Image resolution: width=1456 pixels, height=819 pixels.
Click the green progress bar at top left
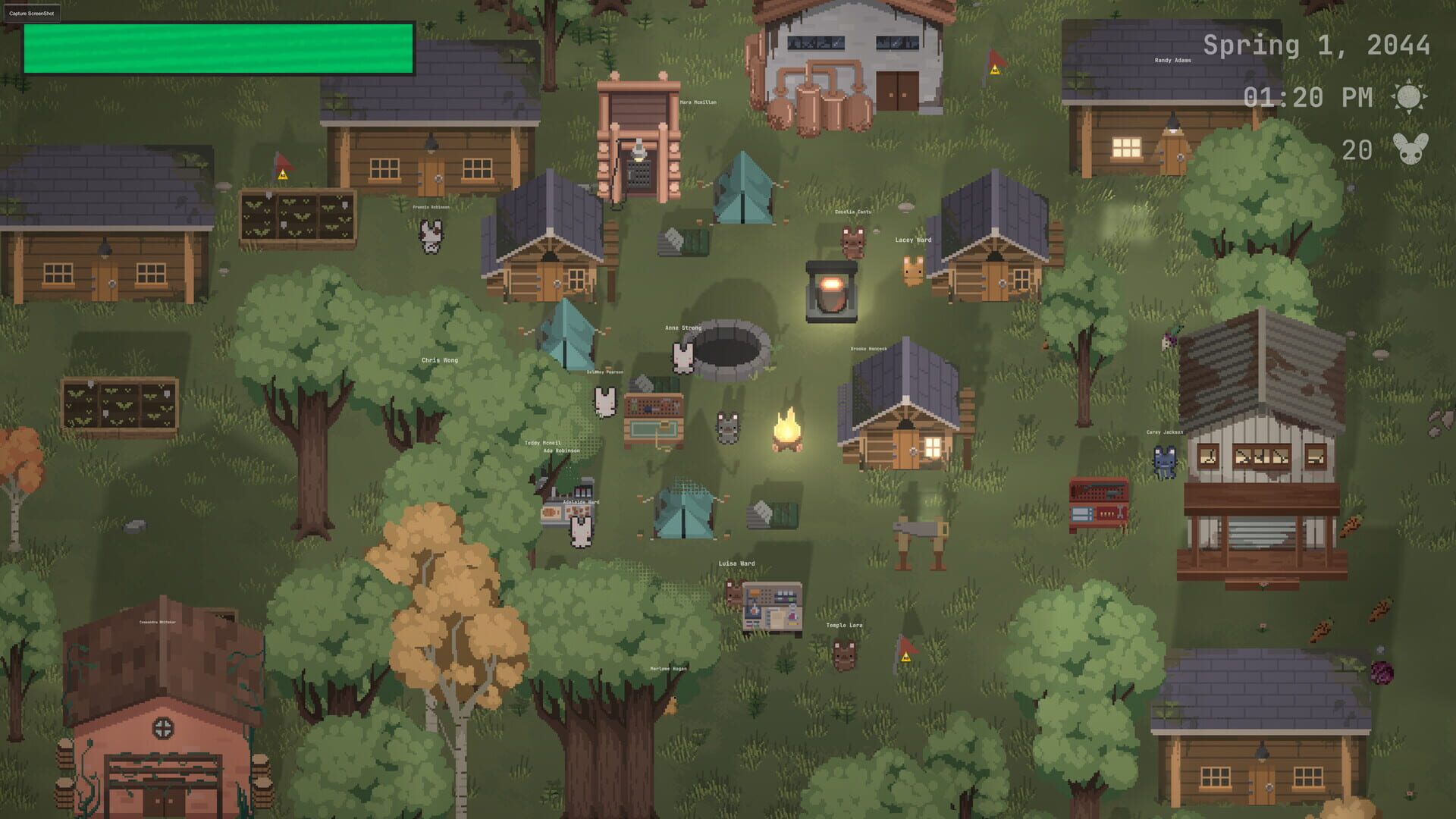218,47
